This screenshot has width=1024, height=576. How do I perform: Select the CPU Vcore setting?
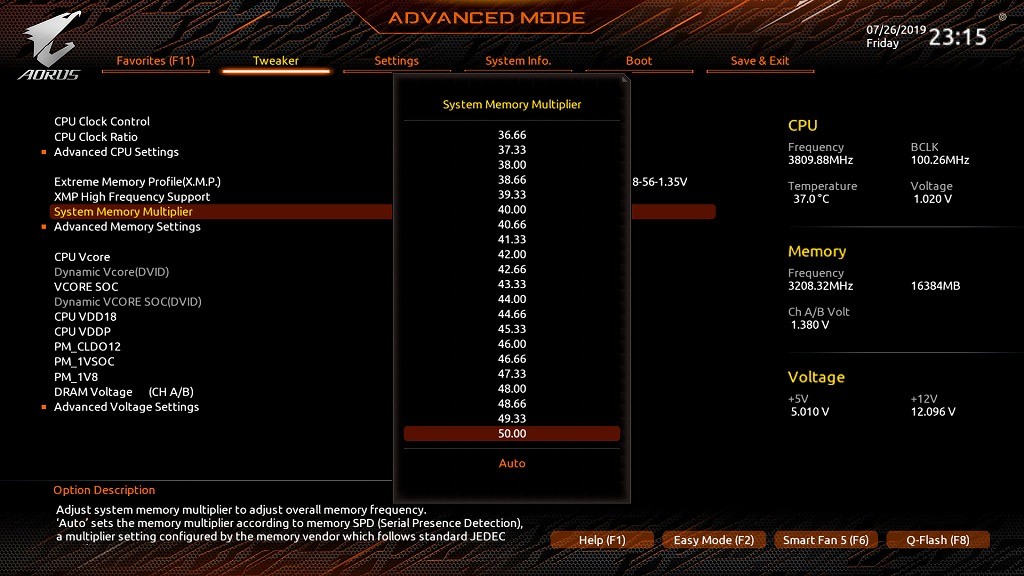click(82, 257)
